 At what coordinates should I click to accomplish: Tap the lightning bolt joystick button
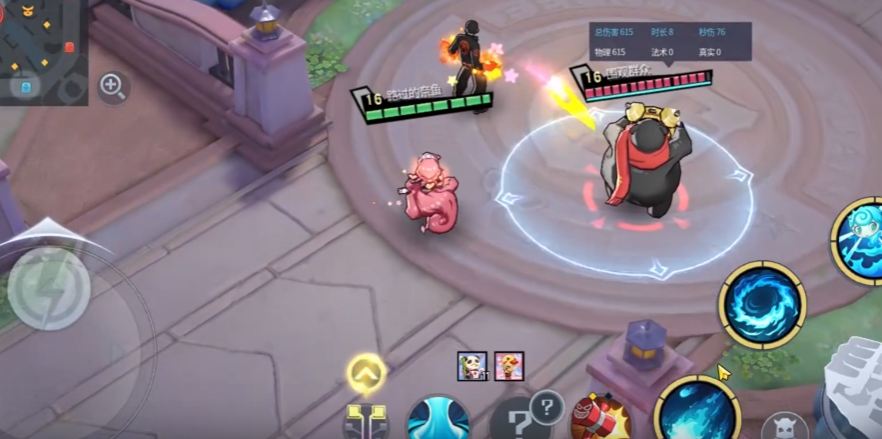[48, 289]
